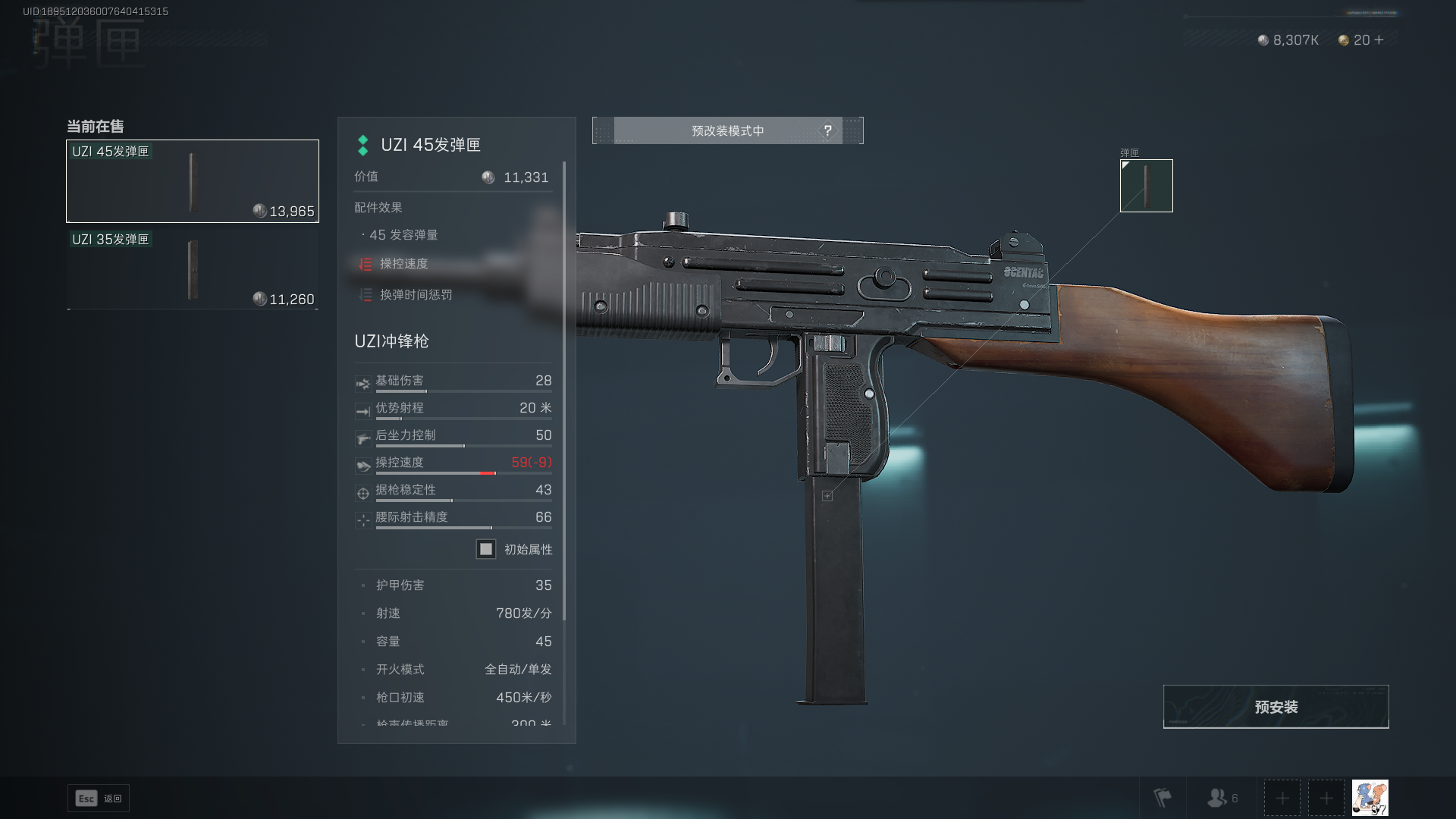Toggle the 初始属性 checkbox
1456x819 pixels.
(x=486, y=549)
